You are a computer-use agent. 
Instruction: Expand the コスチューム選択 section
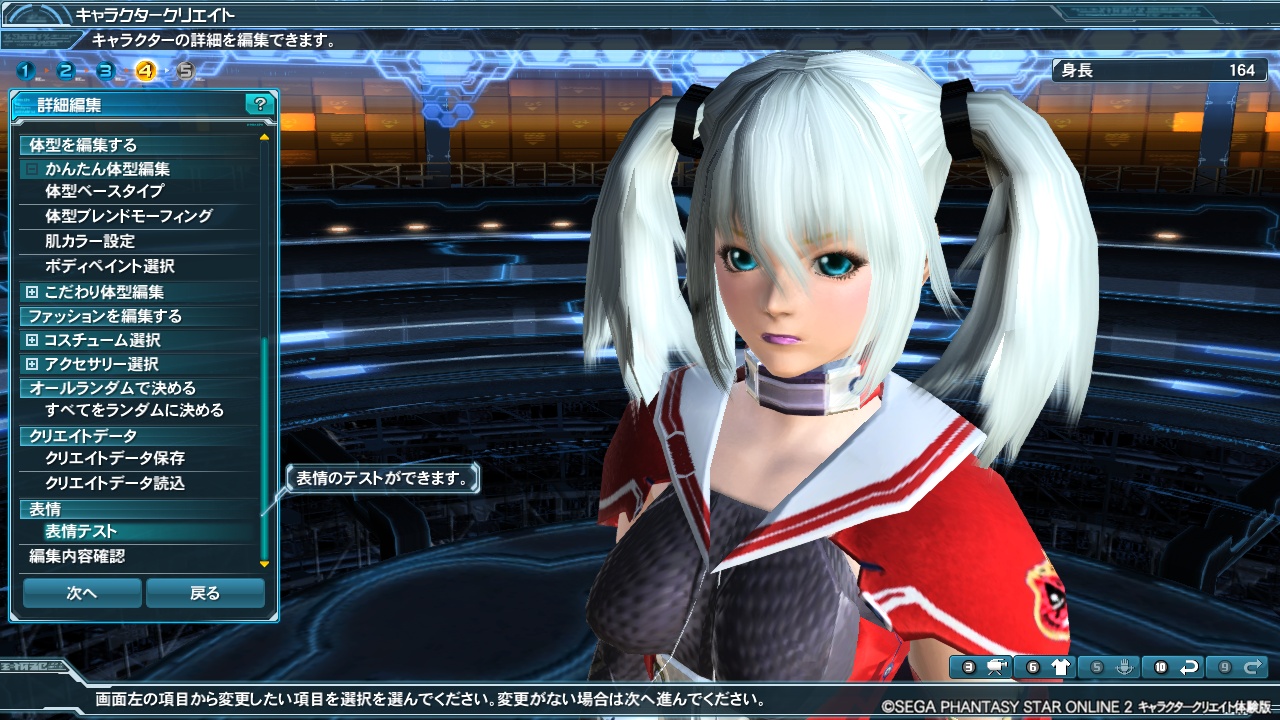click(x=32, y=340)
